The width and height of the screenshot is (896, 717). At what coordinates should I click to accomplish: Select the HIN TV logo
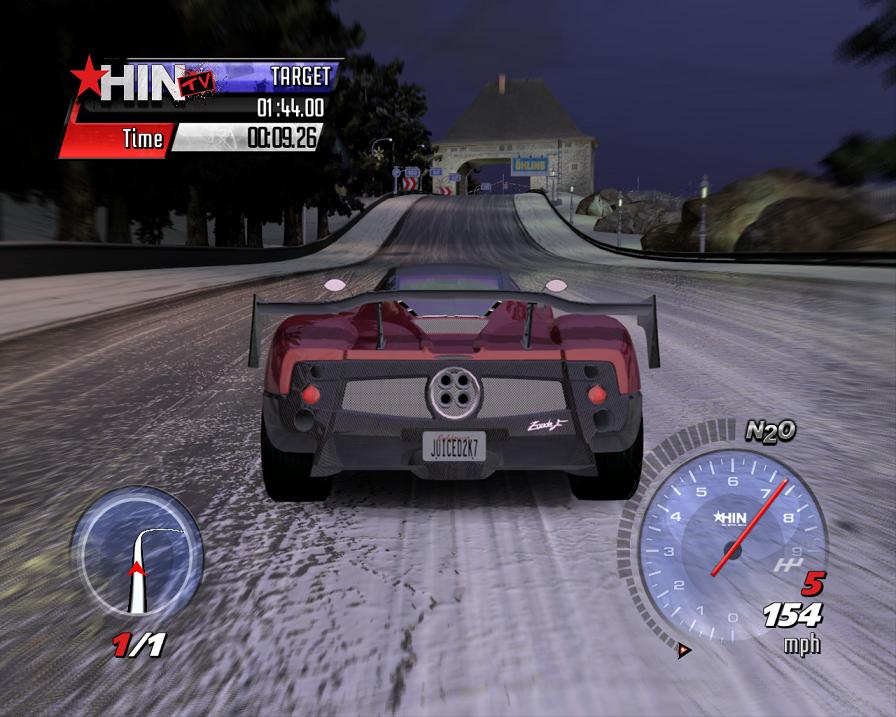142,82
